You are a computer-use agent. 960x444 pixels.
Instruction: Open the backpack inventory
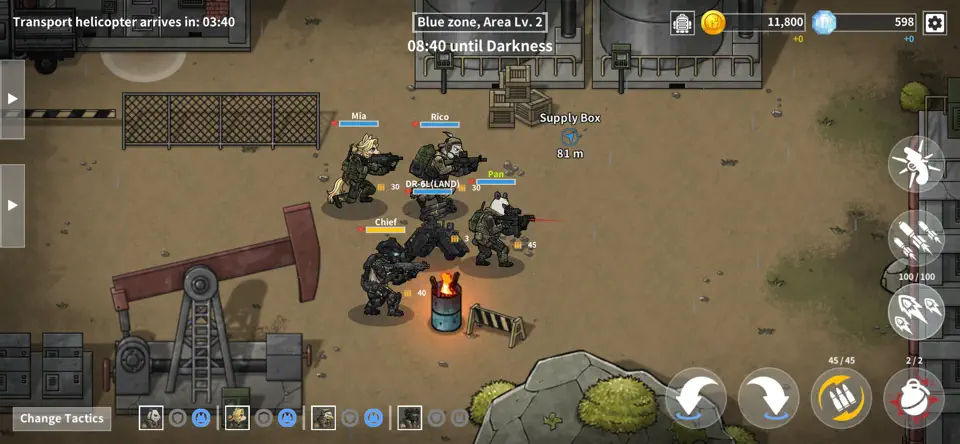point(683,22)
